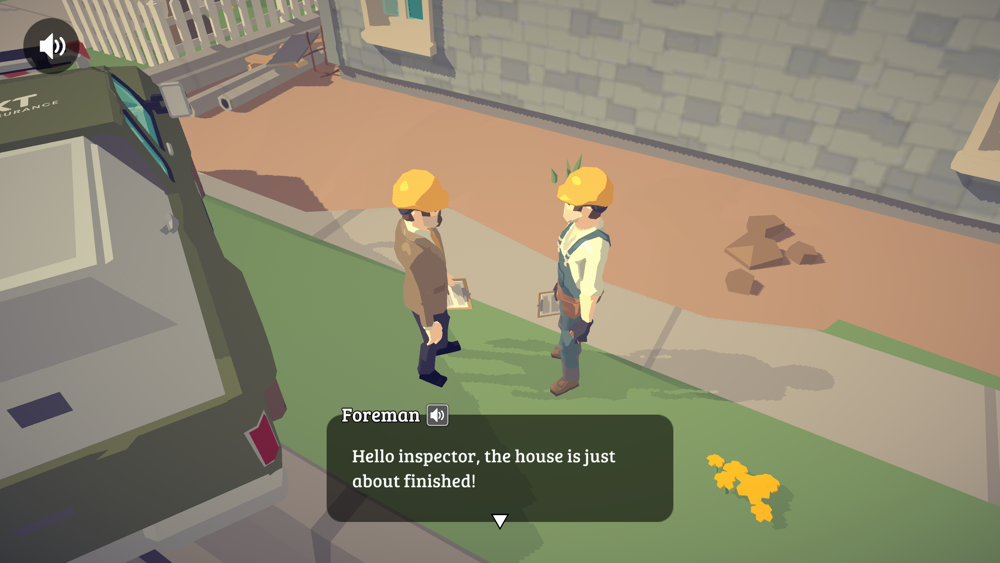The image size is (1000, 563).
Task: Toggle the sound button in the corner
Action: 51,46
